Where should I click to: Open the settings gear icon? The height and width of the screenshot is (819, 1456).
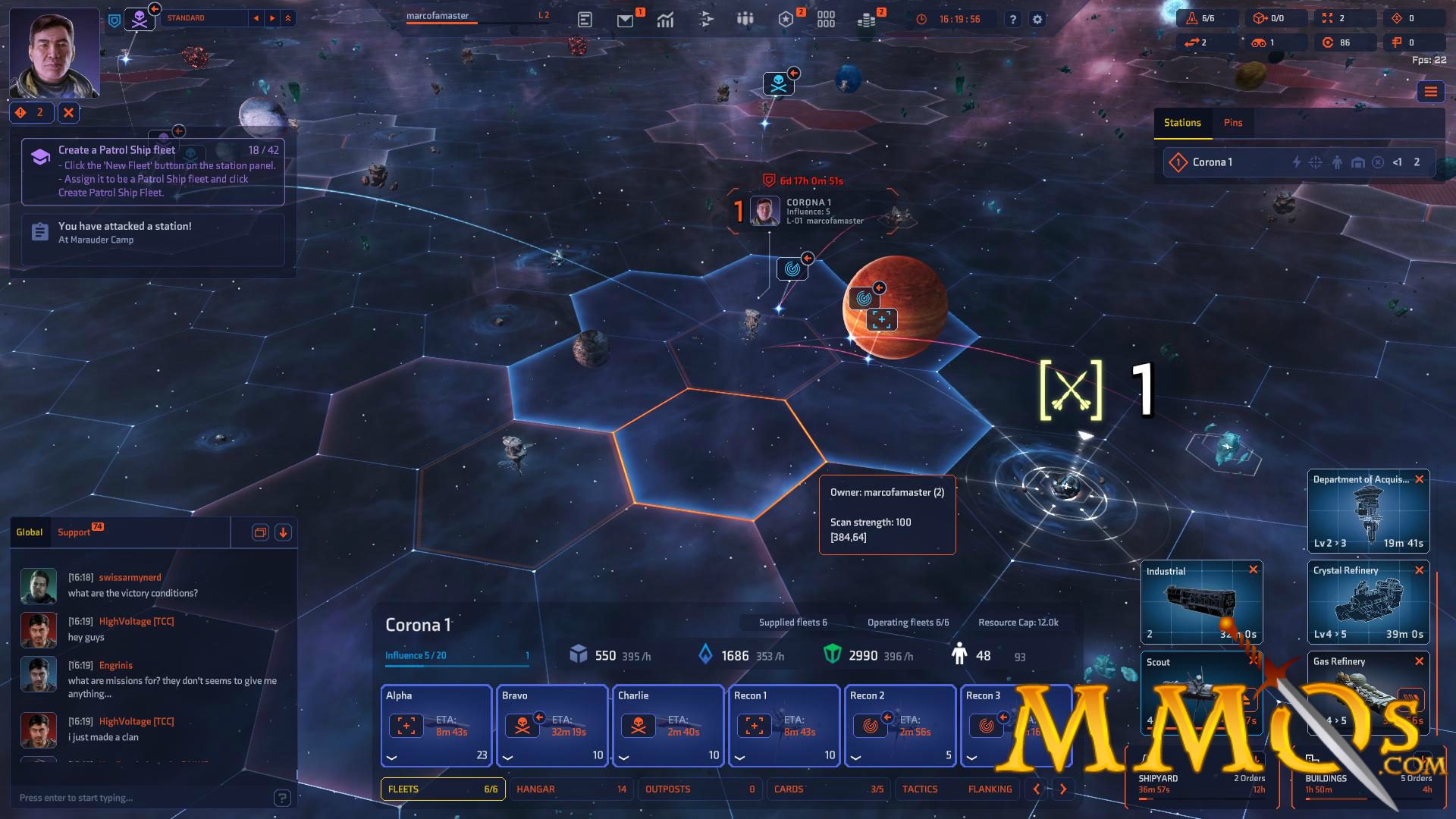pos(1037,19)
